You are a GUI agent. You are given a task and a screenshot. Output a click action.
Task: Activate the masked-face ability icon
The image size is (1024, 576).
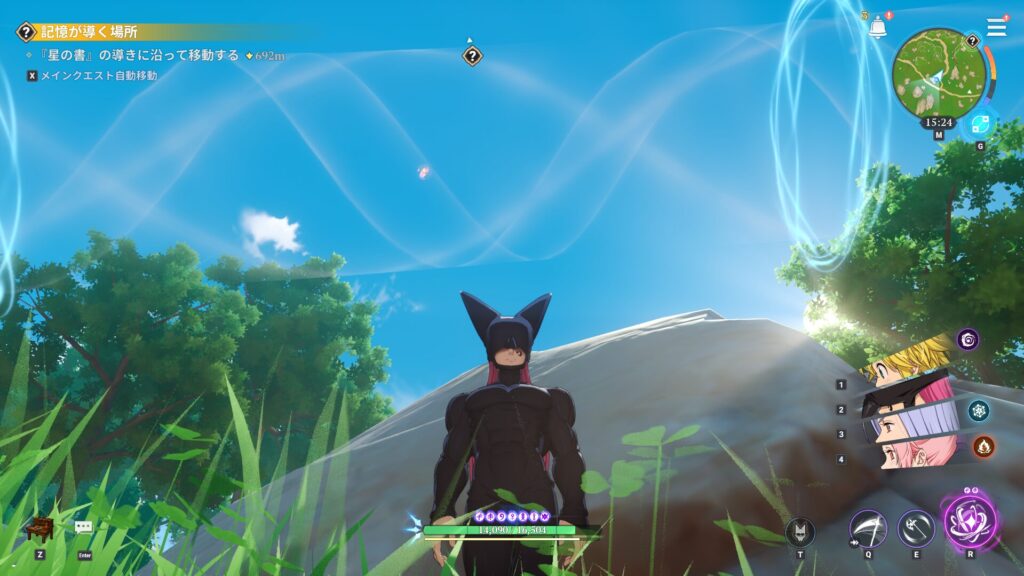pos(800,531)
